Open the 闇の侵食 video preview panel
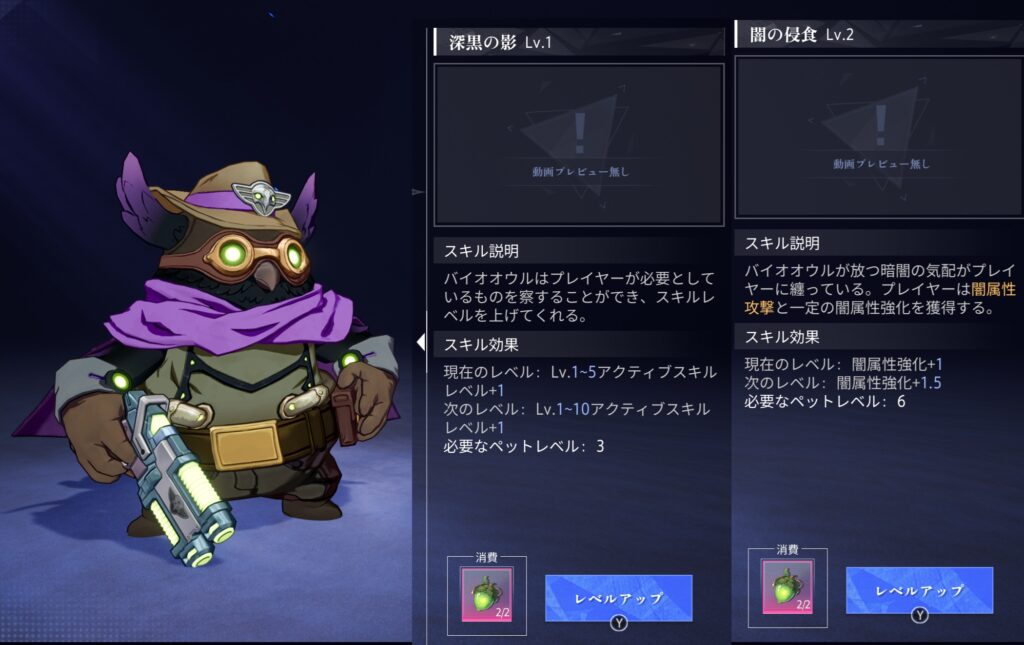The width and height of the screenshot is (1024, 645). tap(879, 137)
